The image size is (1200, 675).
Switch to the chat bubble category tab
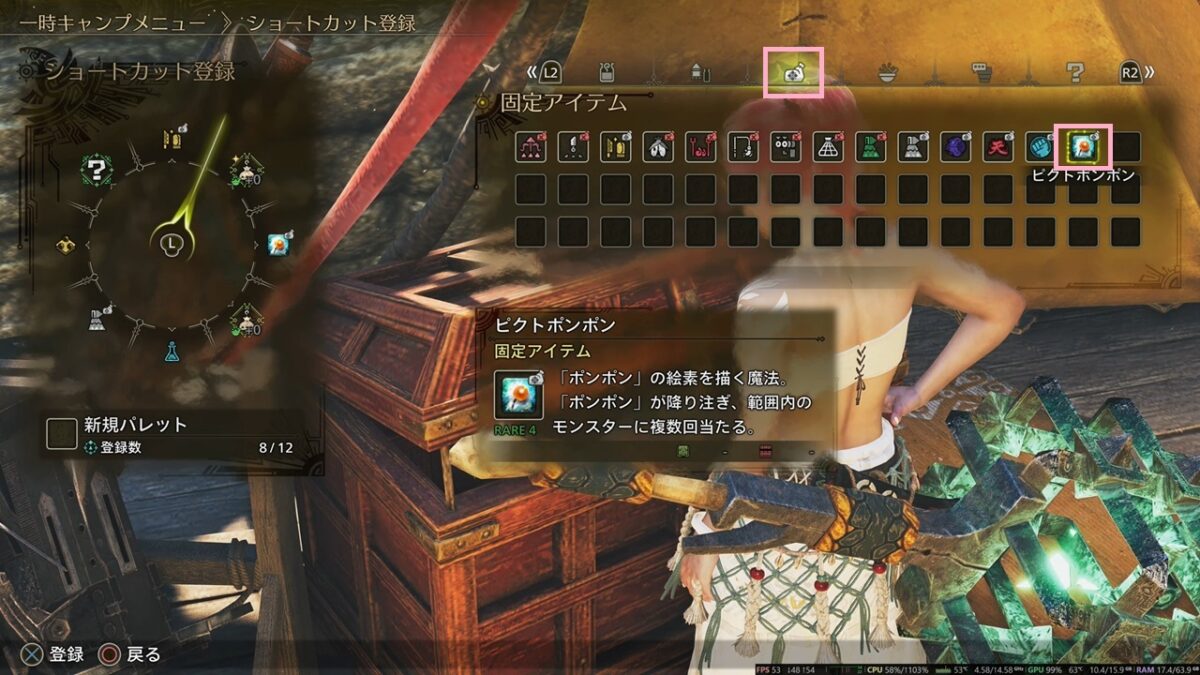981,72
